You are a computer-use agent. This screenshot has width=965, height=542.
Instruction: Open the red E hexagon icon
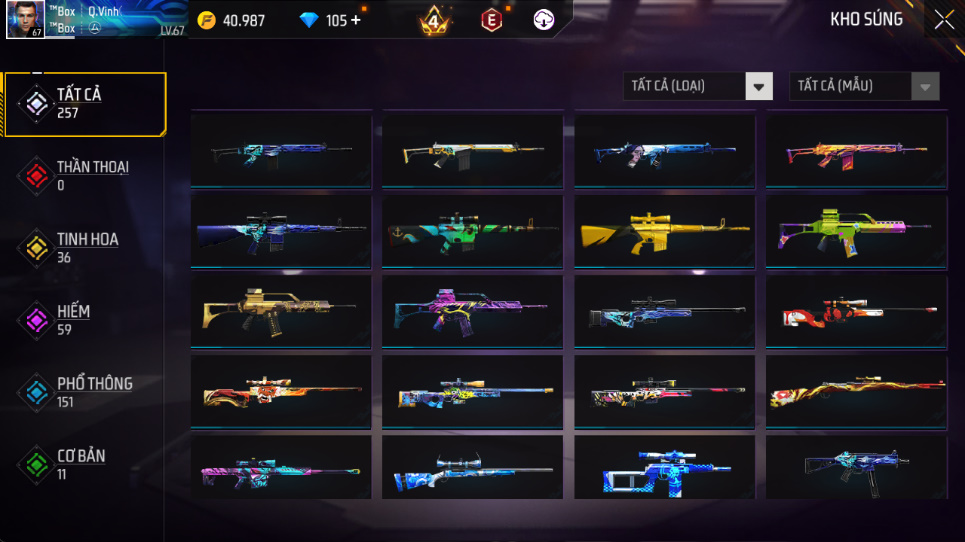[491, 20]
